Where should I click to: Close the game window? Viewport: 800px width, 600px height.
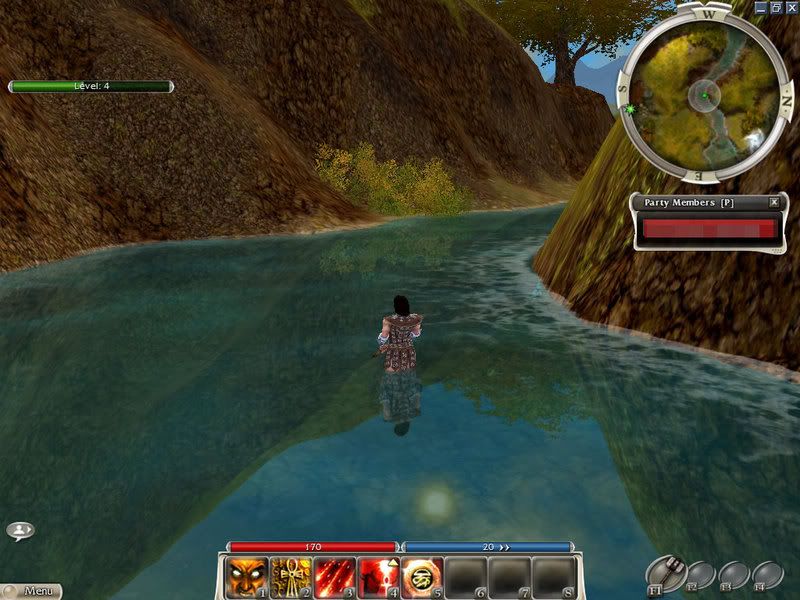coord(790,7)
